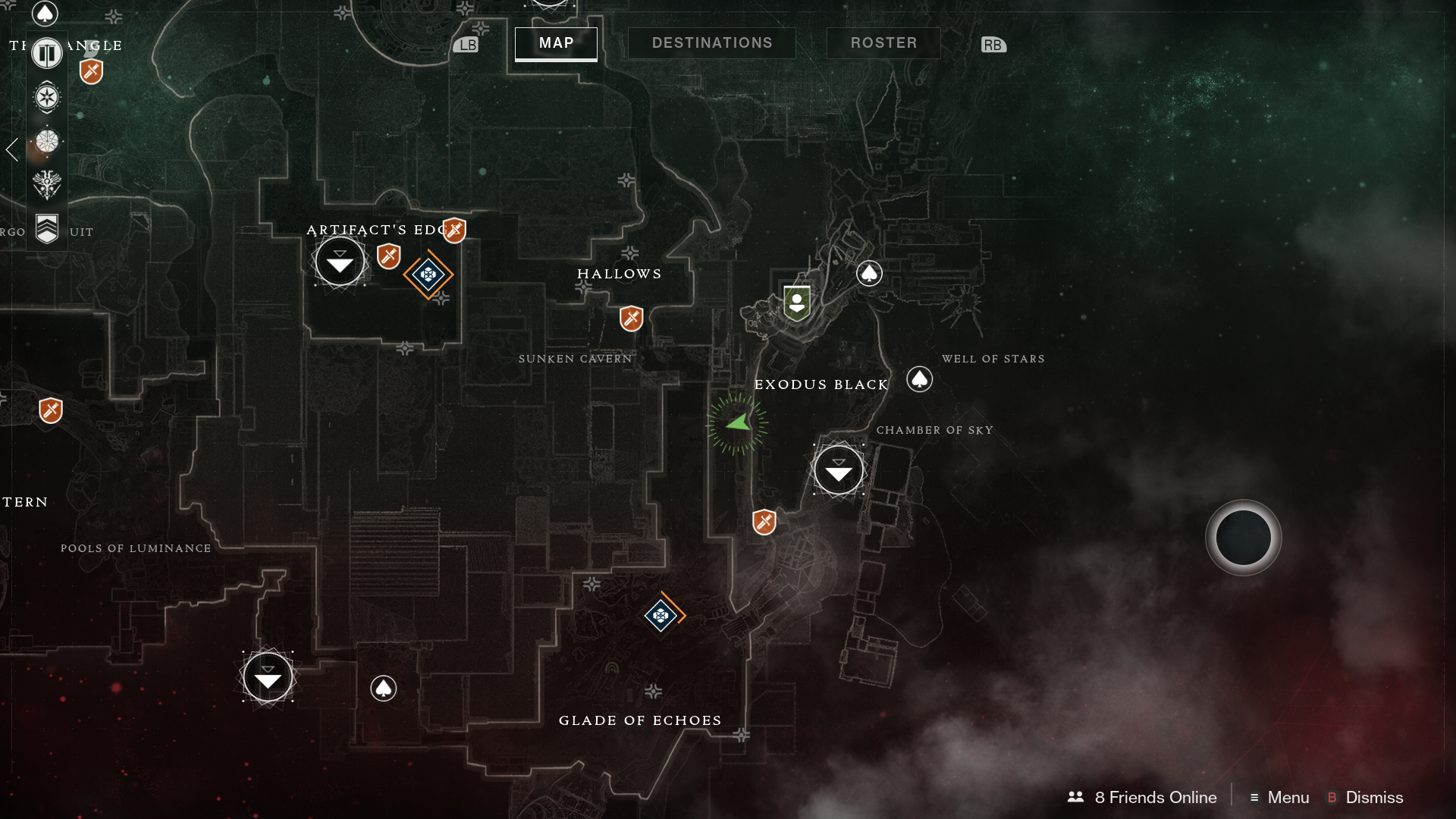
Task: Toggle the rank chevrons icon in the sidebar
Action: [46, 226]
